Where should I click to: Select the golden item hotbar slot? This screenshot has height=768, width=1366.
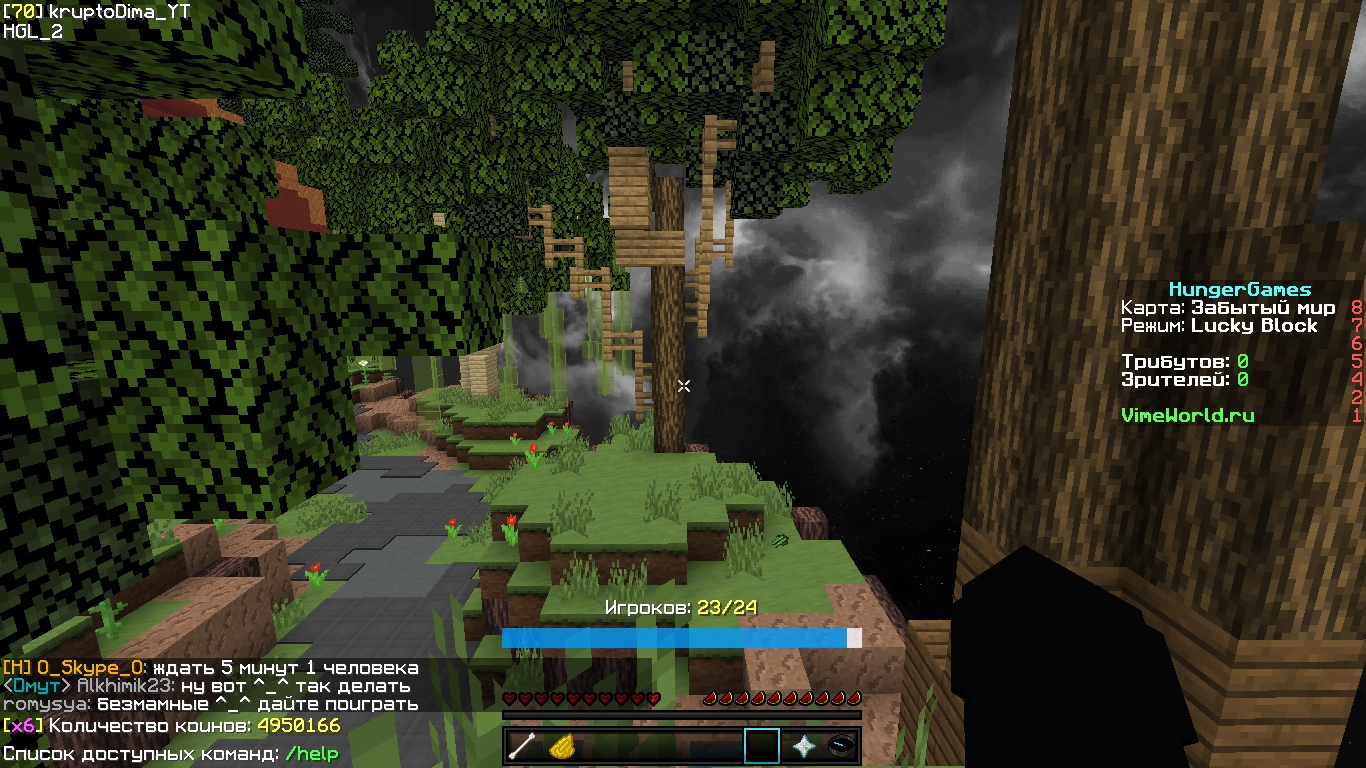(x=562, y=746)
